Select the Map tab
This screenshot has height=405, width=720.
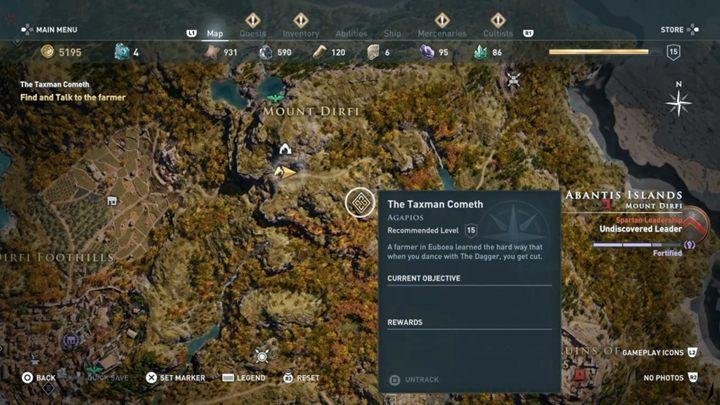point(215,33)
